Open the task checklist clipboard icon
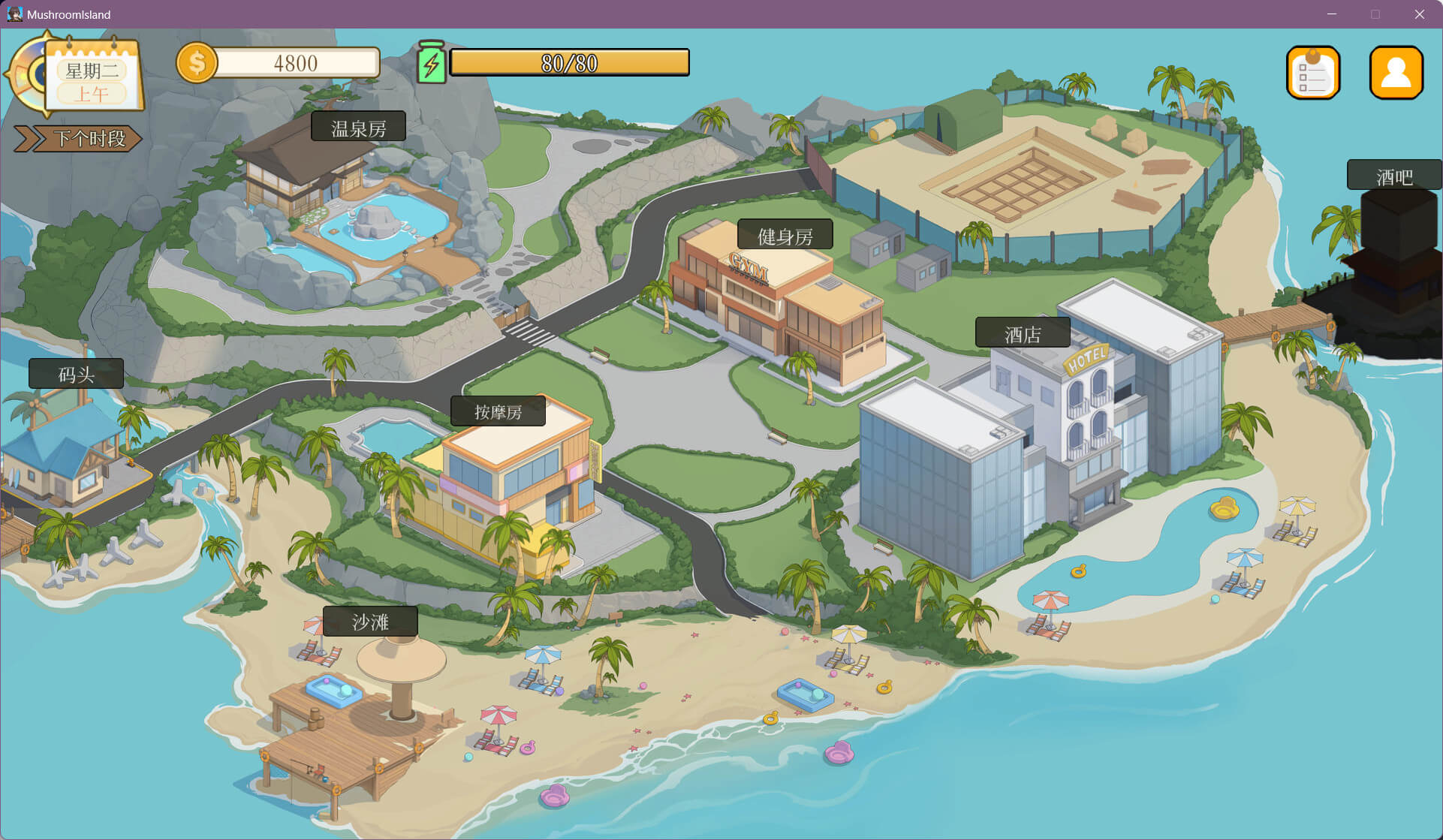 [1312, 73]
